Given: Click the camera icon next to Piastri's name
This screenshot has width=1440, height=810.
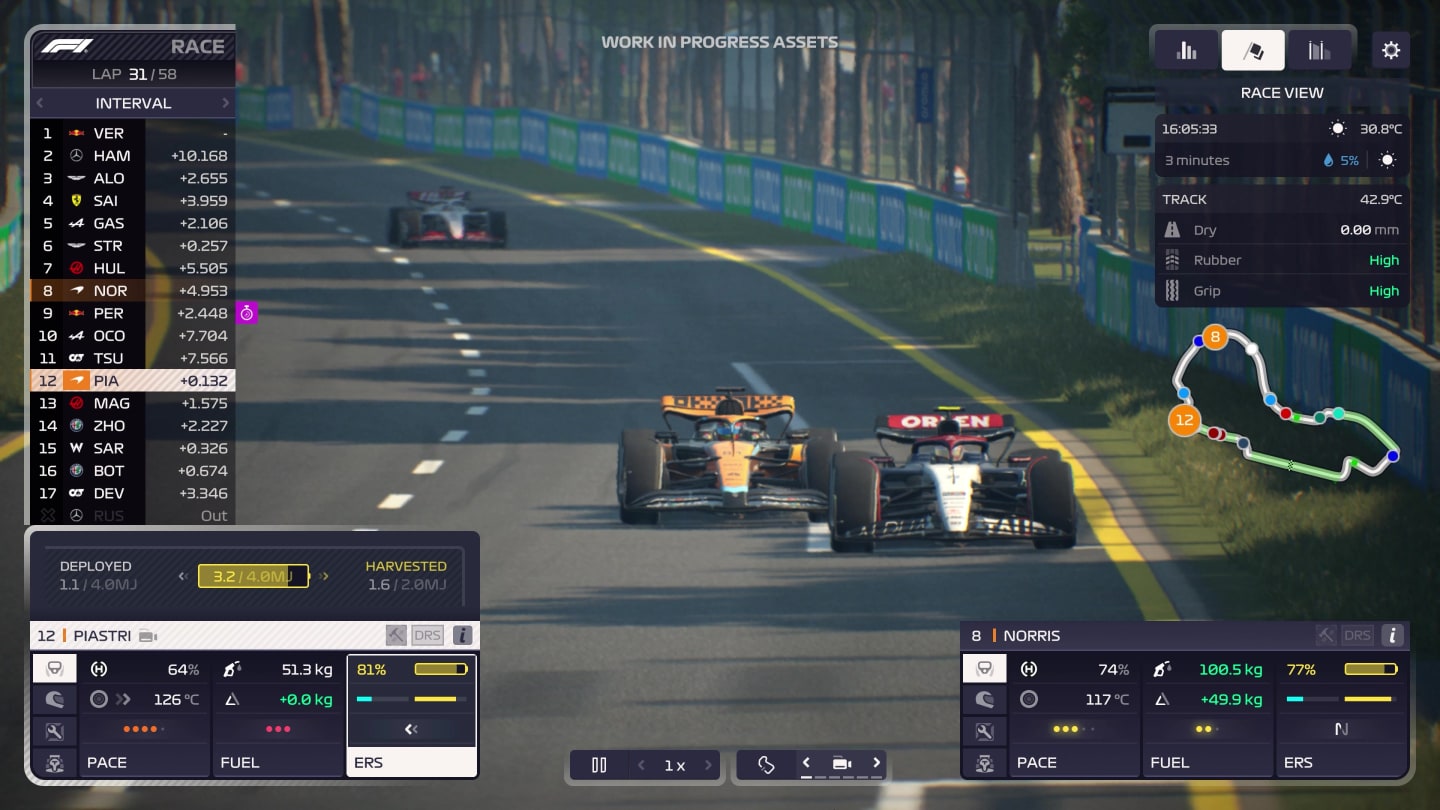Looking at the screenshot, I should click(148, 635).
